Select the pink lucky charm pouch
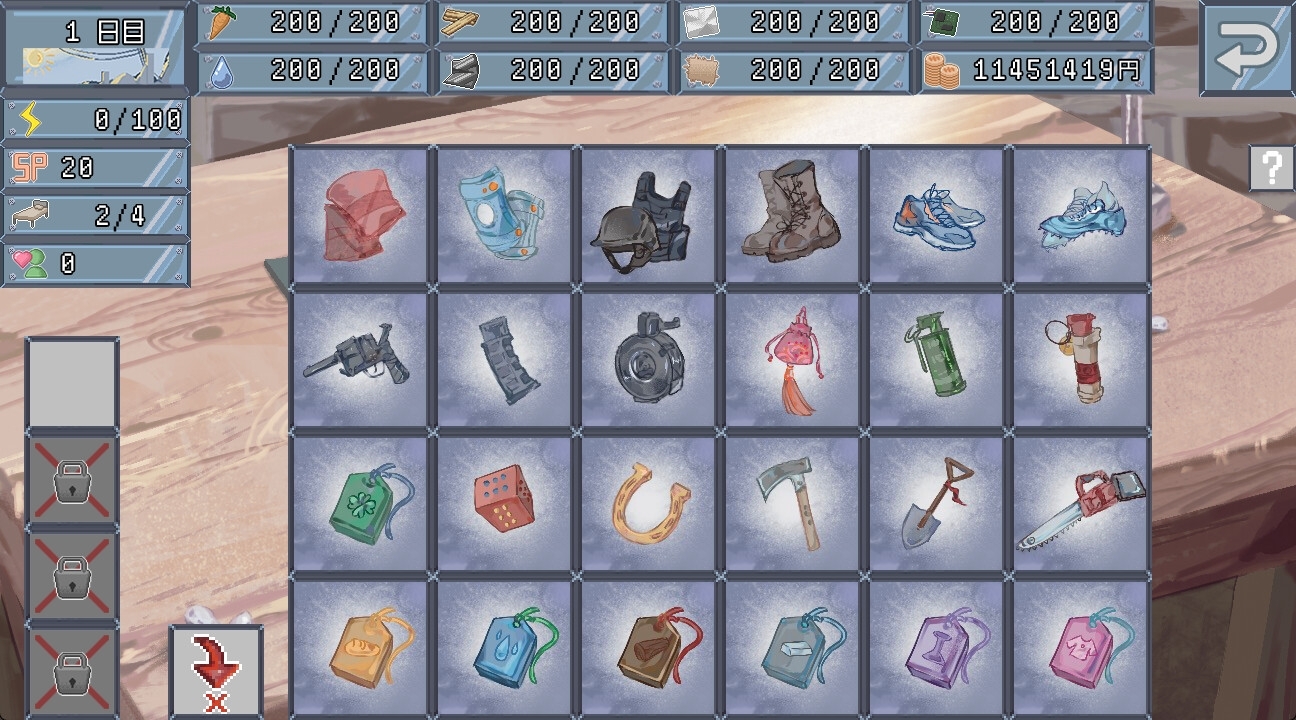This screenshot has height=720, width=1296. tap(793, 360)
